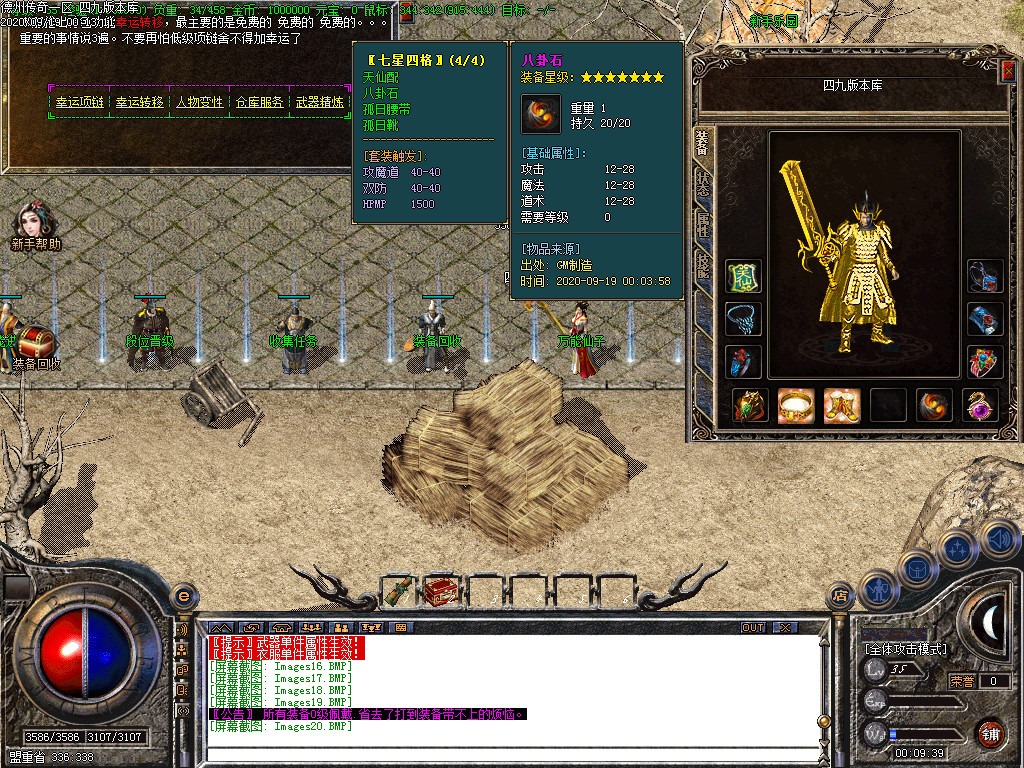Choose the 幸运转移 option
The width and height of the screenshot is (1024, 768).
pyautogui.click(x=140, y=102)
